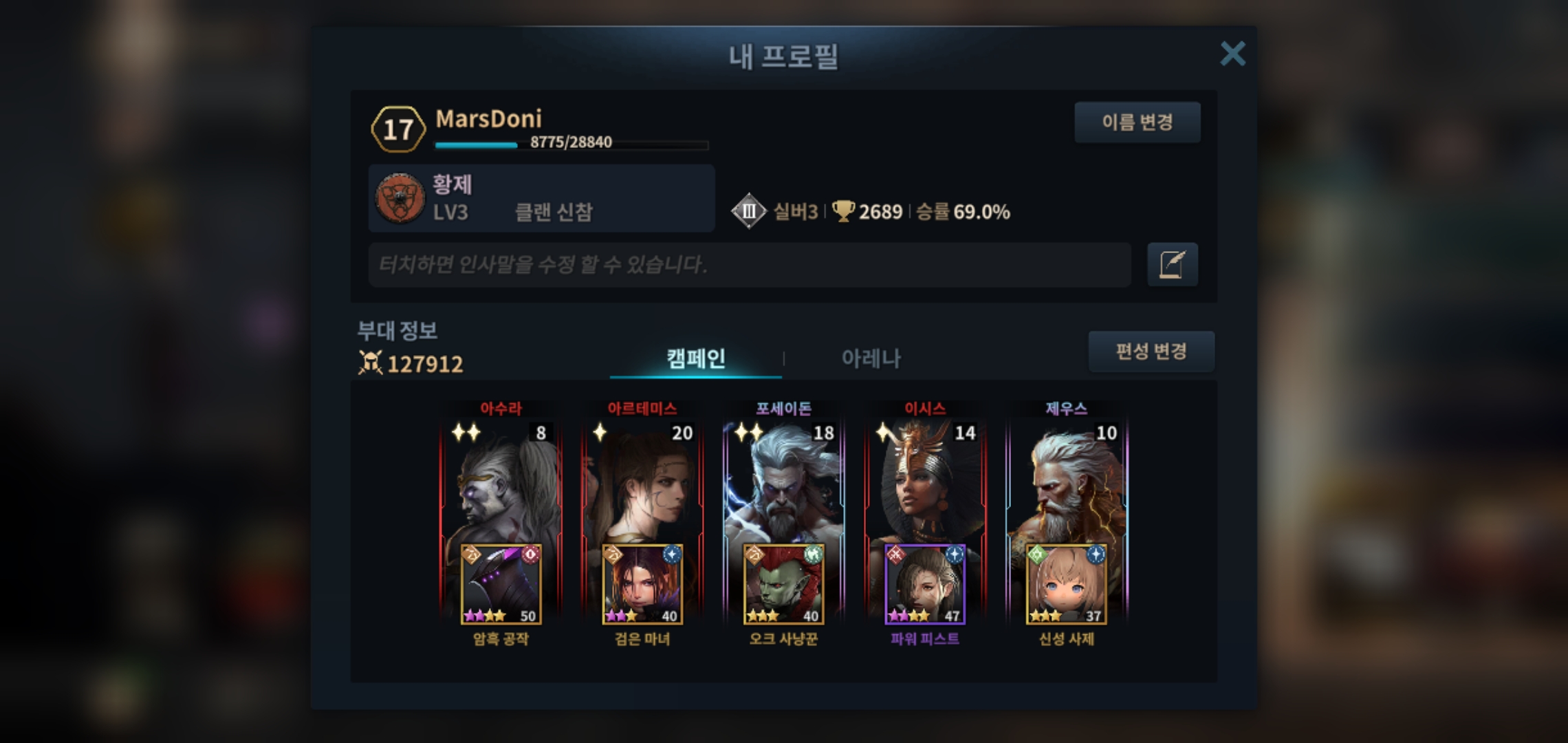This screenshot has height=743, width=1568.
Task: Click the 암흑 공작 unit icon
Action: [501, 585]
